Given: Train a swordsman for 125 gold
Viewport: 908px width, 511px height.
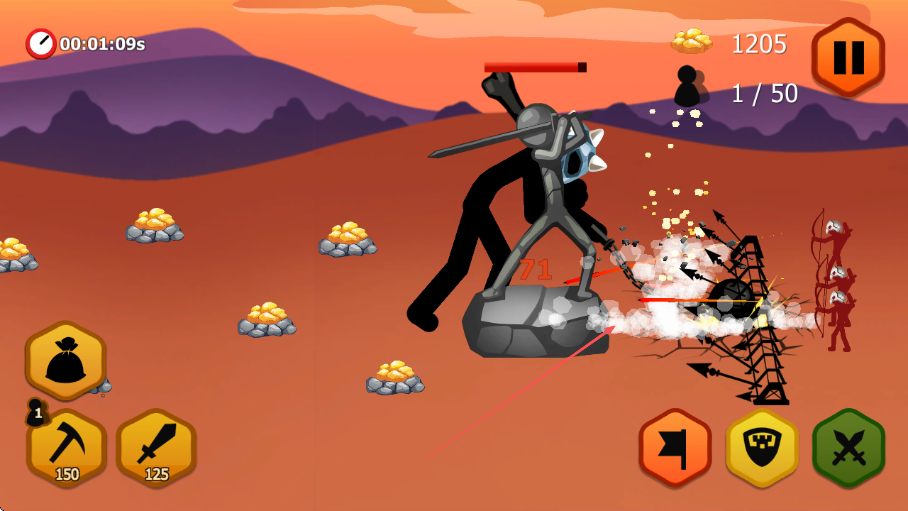Looking at the screenshot, I should (156, 448).
